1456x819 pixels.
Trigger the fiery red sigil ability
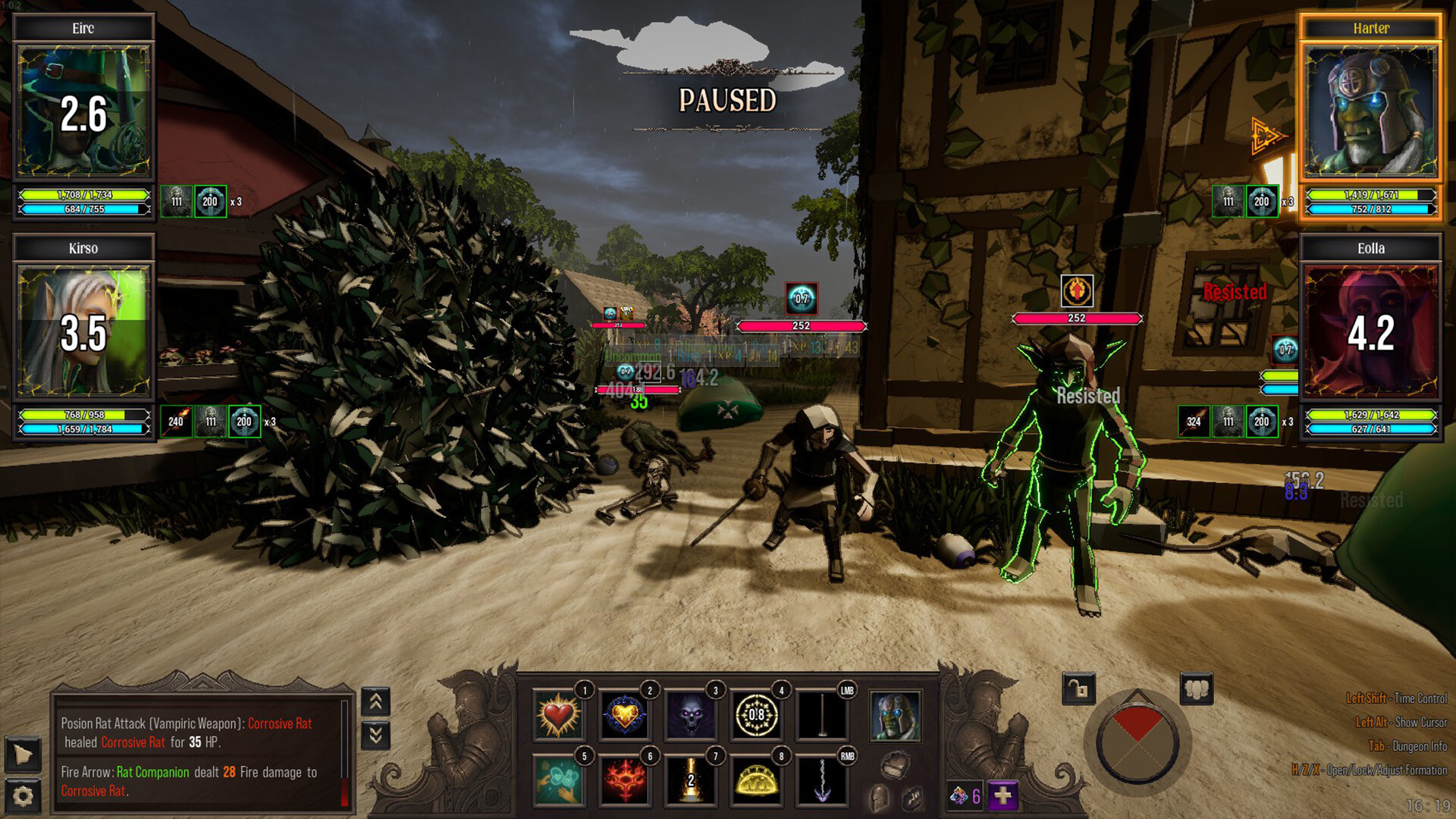[624, 780]
